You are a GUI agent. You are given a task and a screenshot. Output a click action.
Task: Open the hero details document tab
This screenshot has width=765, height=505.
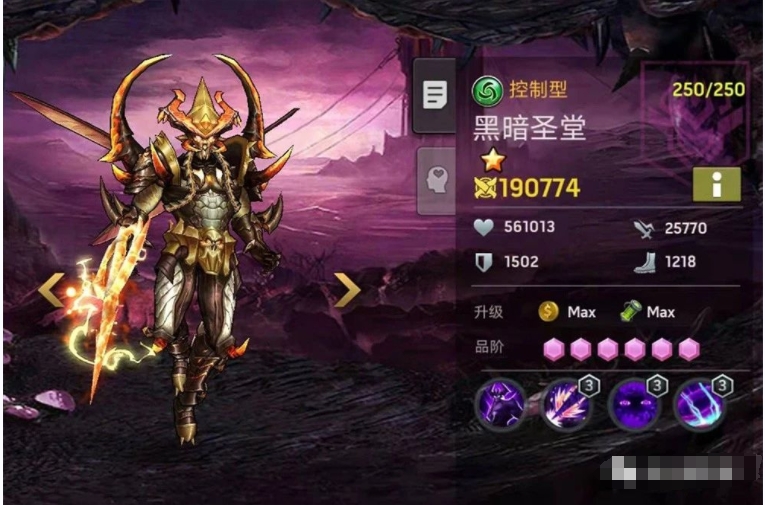(x=435, y=95)
